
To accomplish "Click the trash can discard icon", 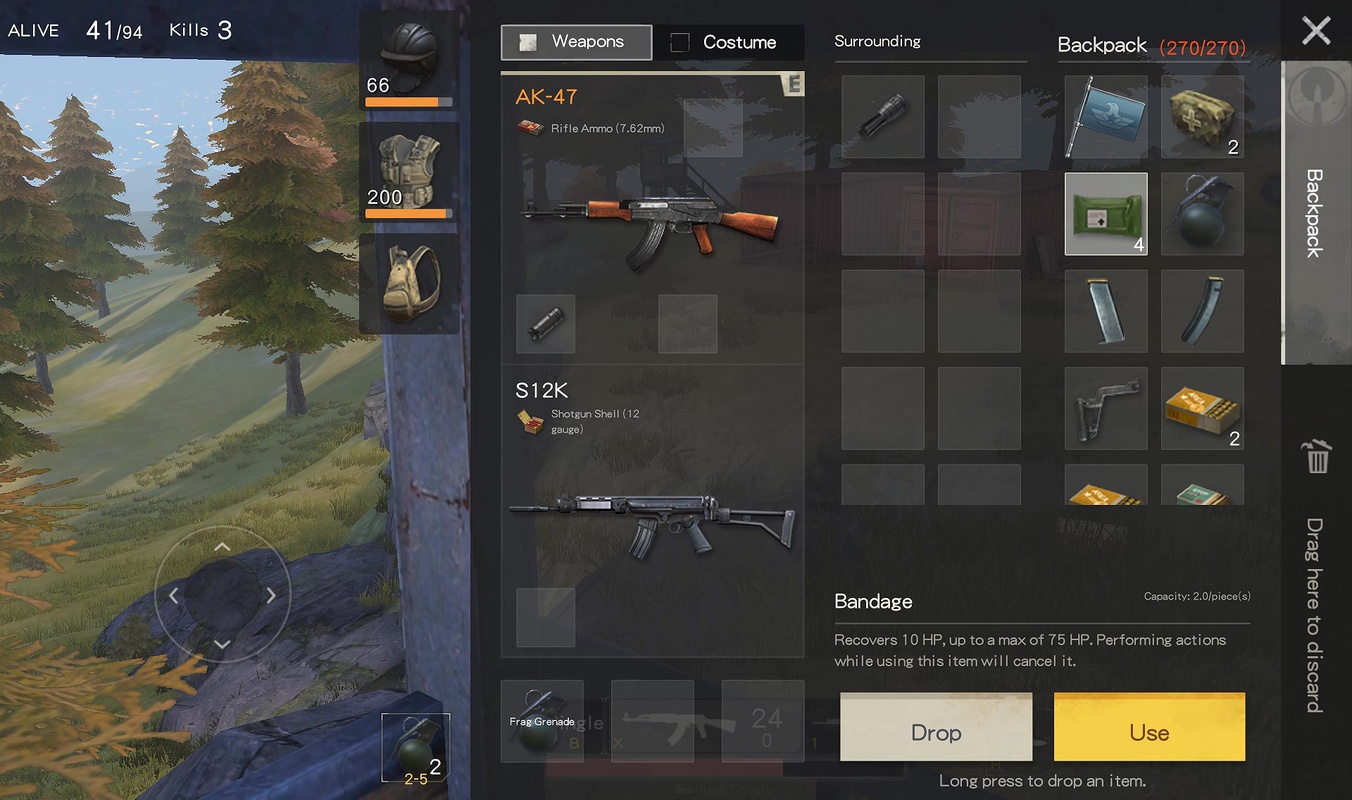I will coord(1316,457).
